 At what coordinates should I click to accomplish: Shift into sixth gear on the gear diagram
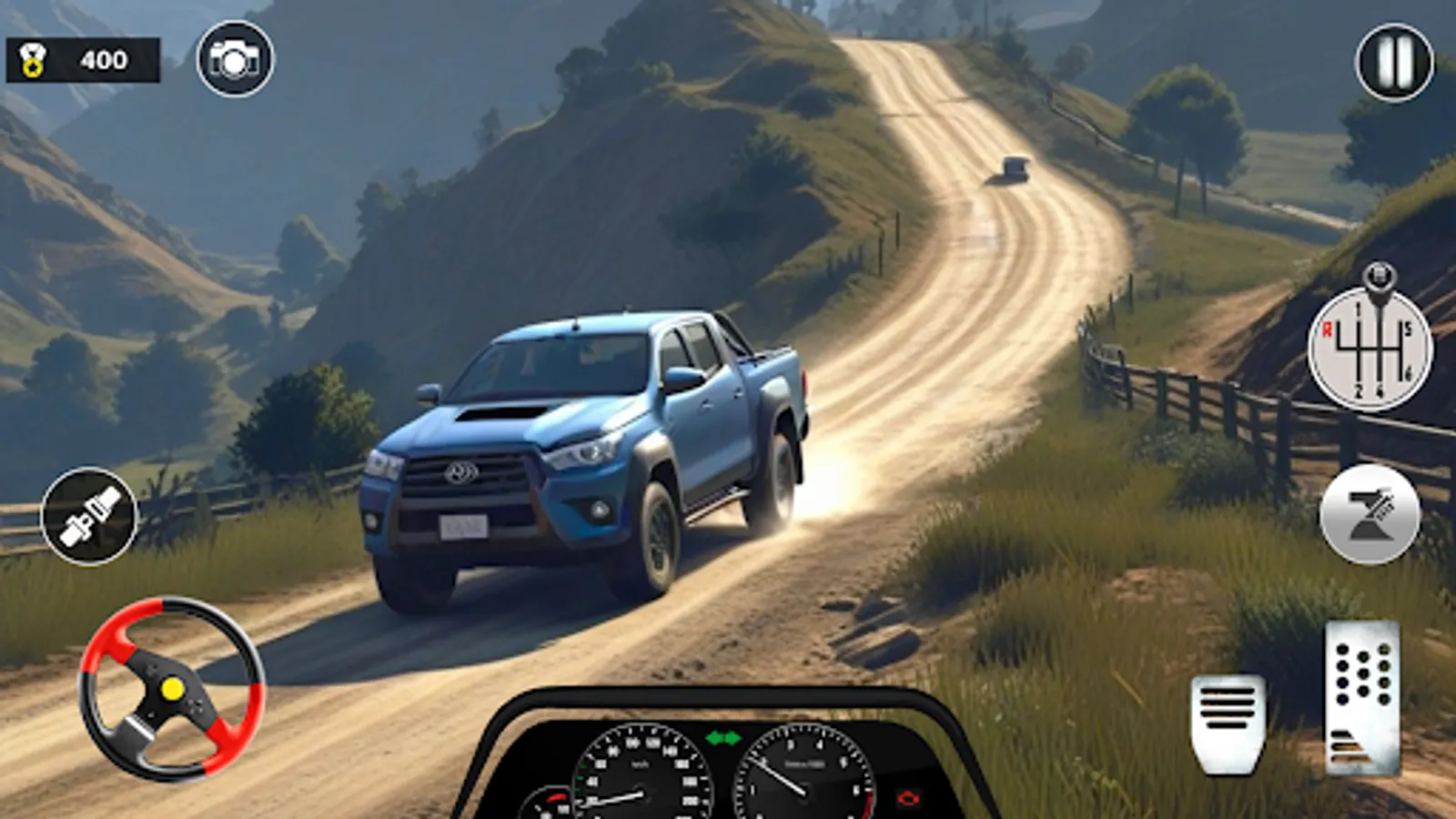[1409, 370]
